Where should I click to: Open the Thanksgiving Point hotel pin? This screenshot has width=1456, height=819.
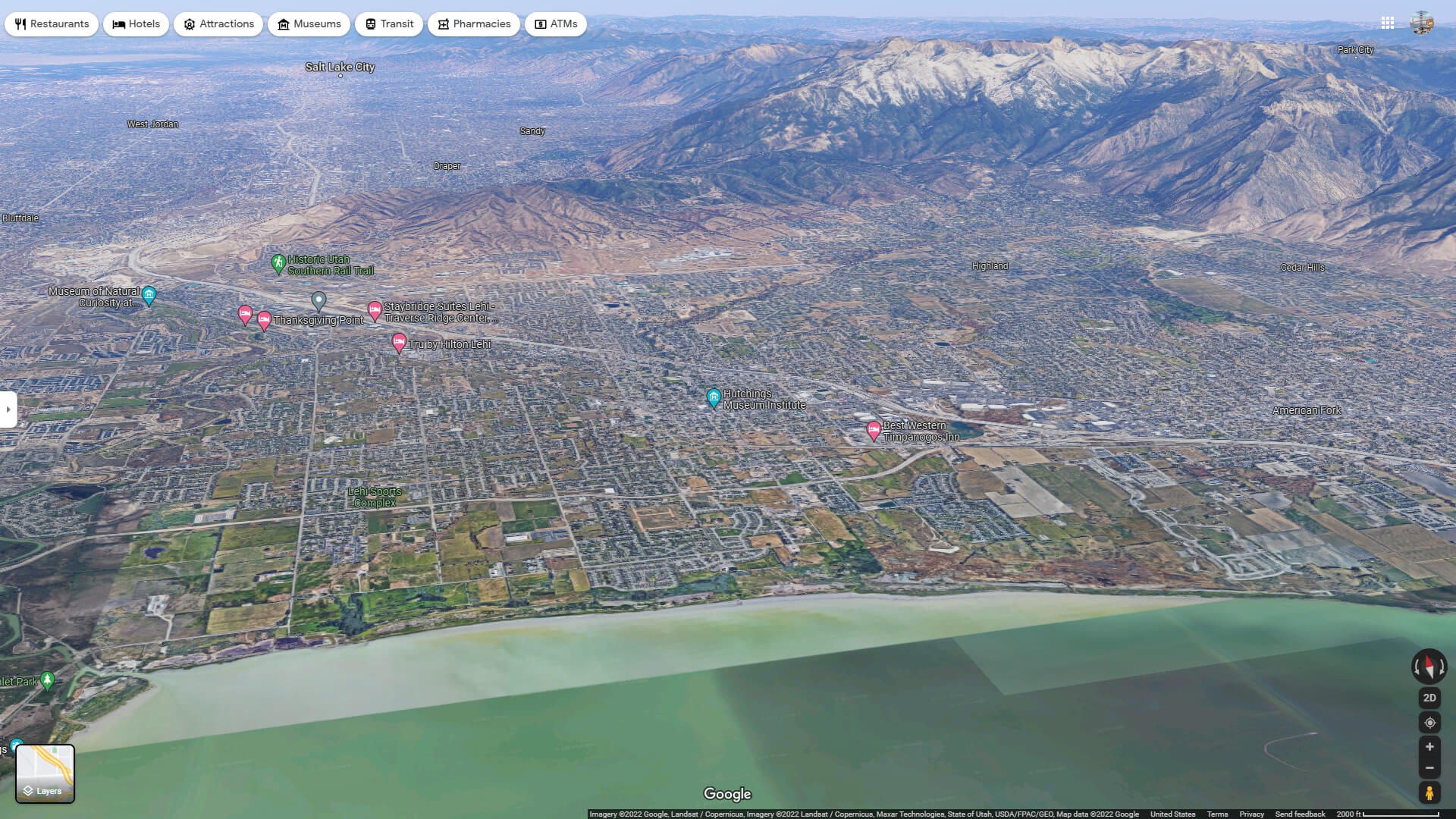[264, 318]
